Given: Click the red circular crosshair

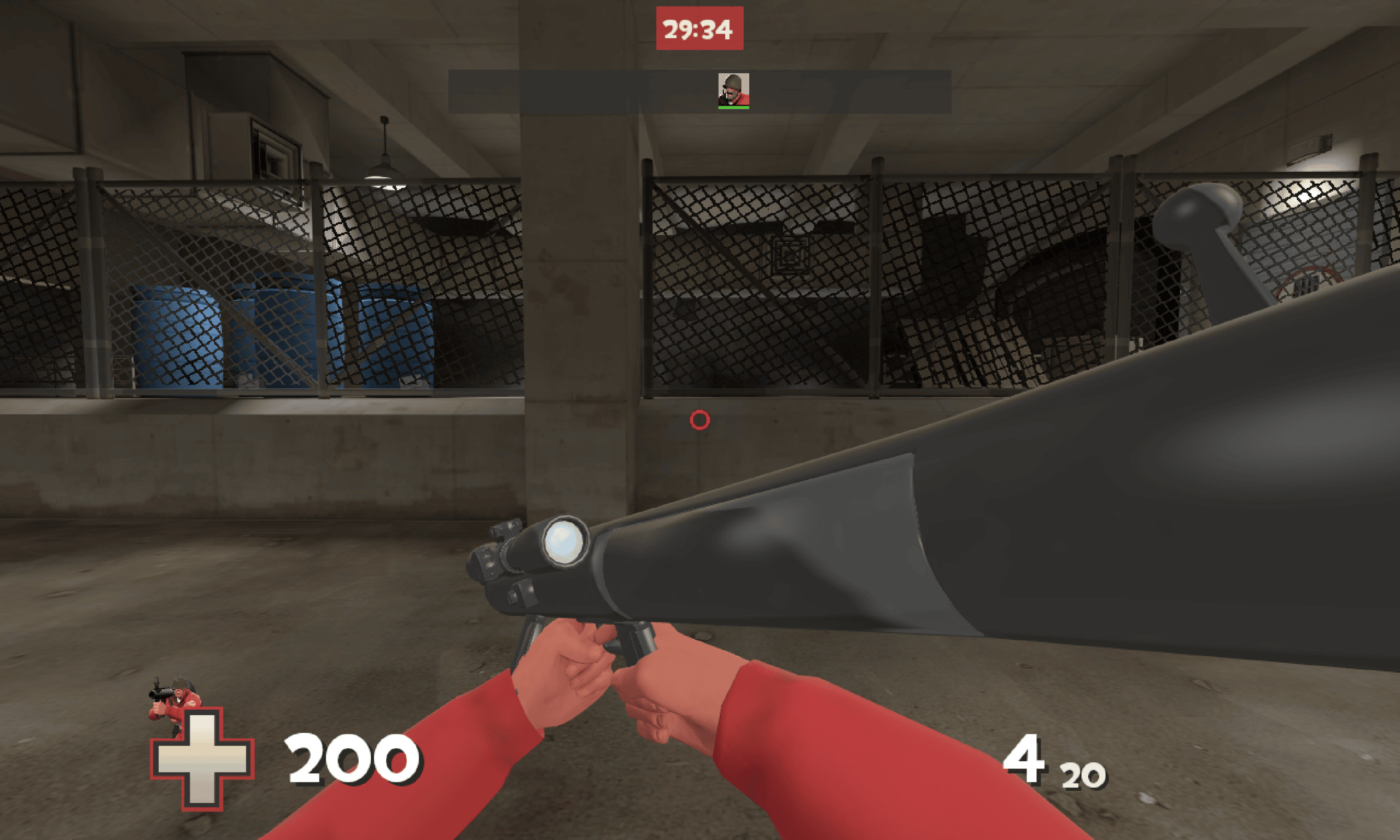Looking at the screenshot, I should [701, 419].
